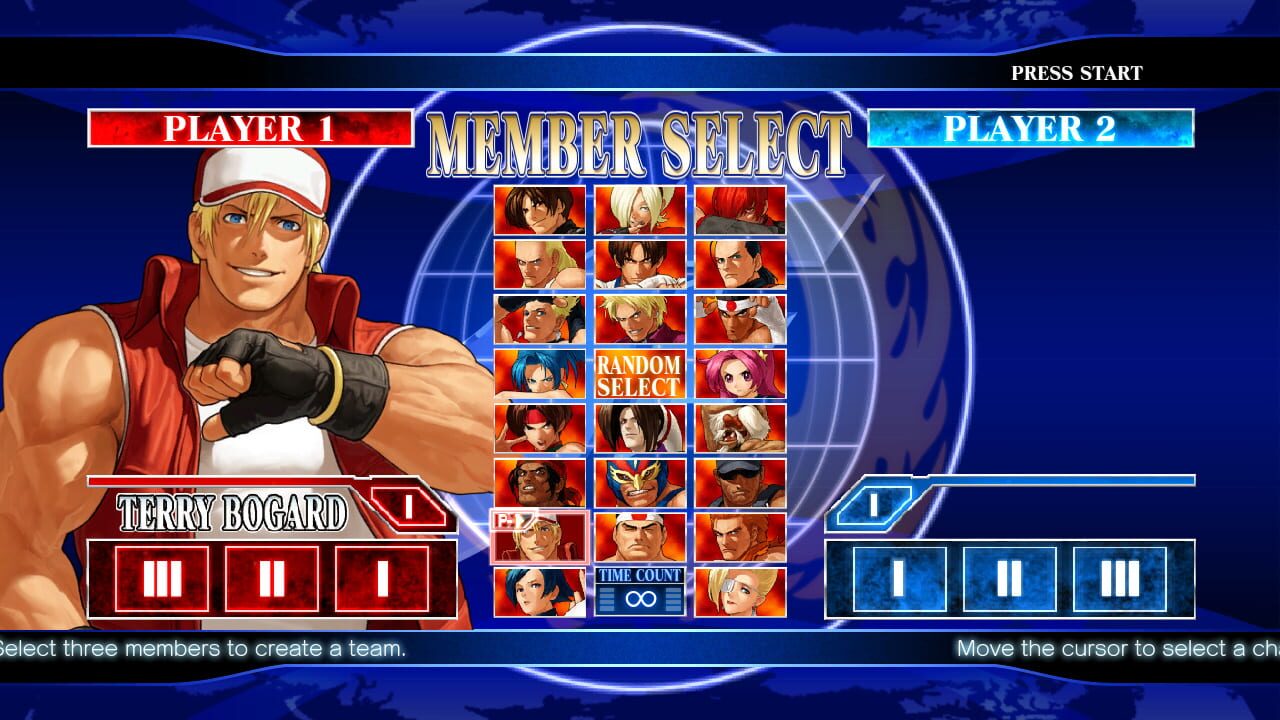This screenshot has width=1280, height=720.
Task: Select Kyo Kusanagi's portrait
Action: [x=540, y=210]
